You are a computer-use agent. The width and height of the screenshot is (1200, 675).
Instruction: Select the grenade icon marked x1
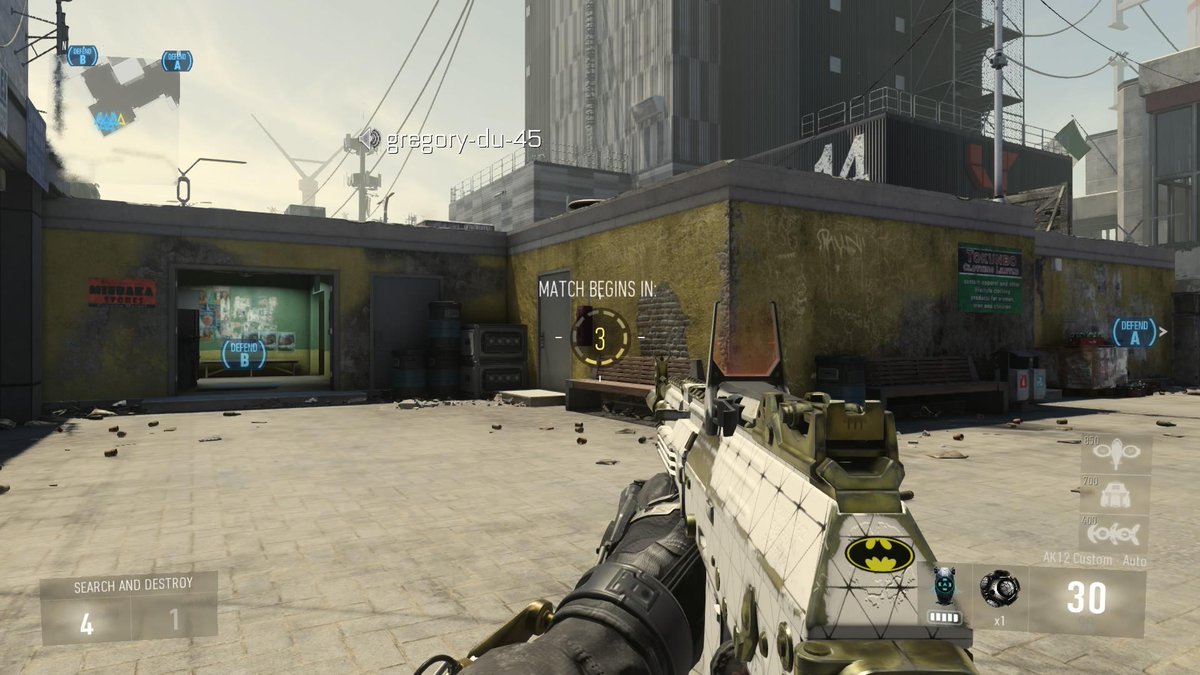click(999, 590)
